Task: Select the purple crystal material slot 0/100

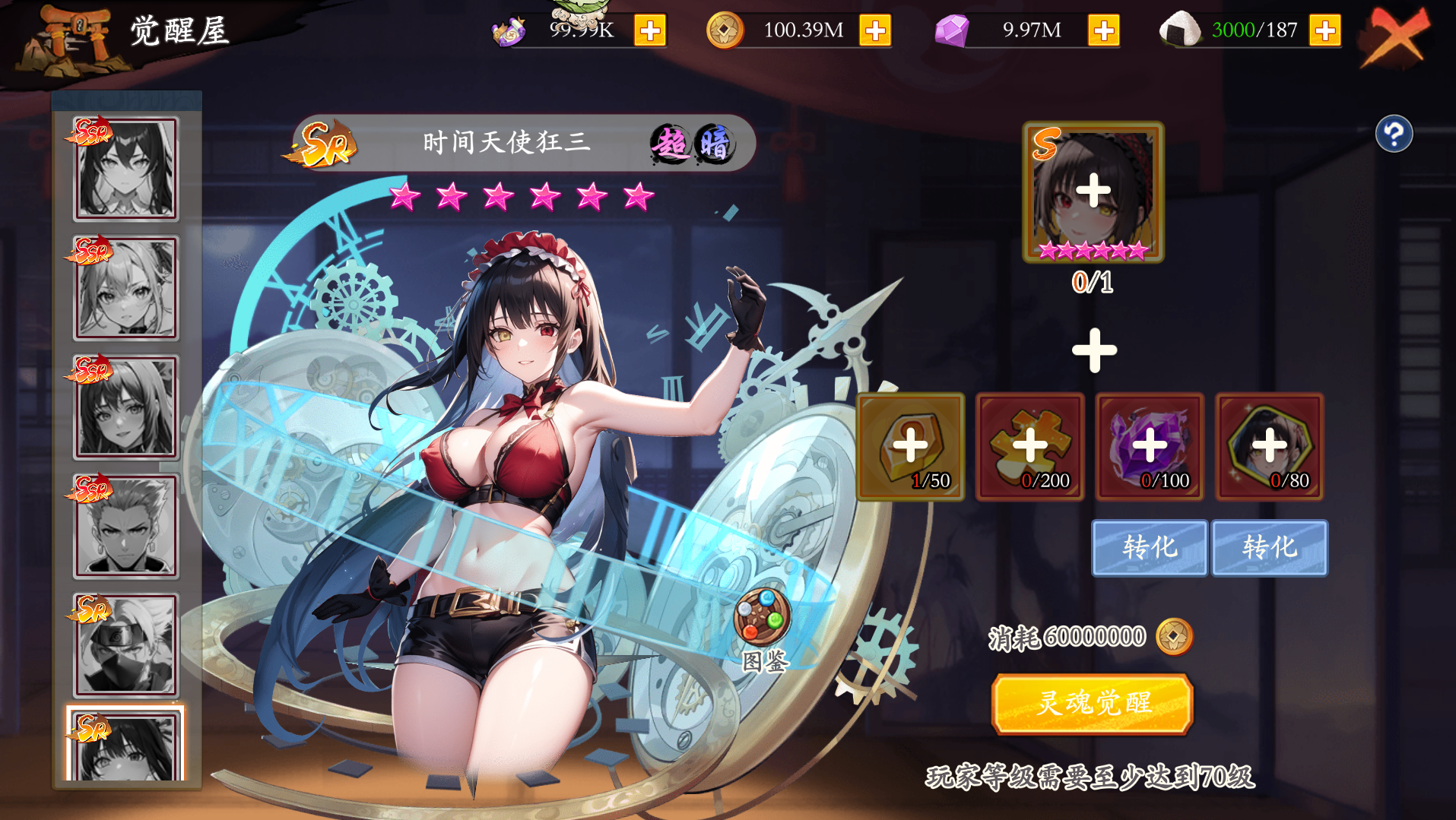Action: [x=1149, y=446]
